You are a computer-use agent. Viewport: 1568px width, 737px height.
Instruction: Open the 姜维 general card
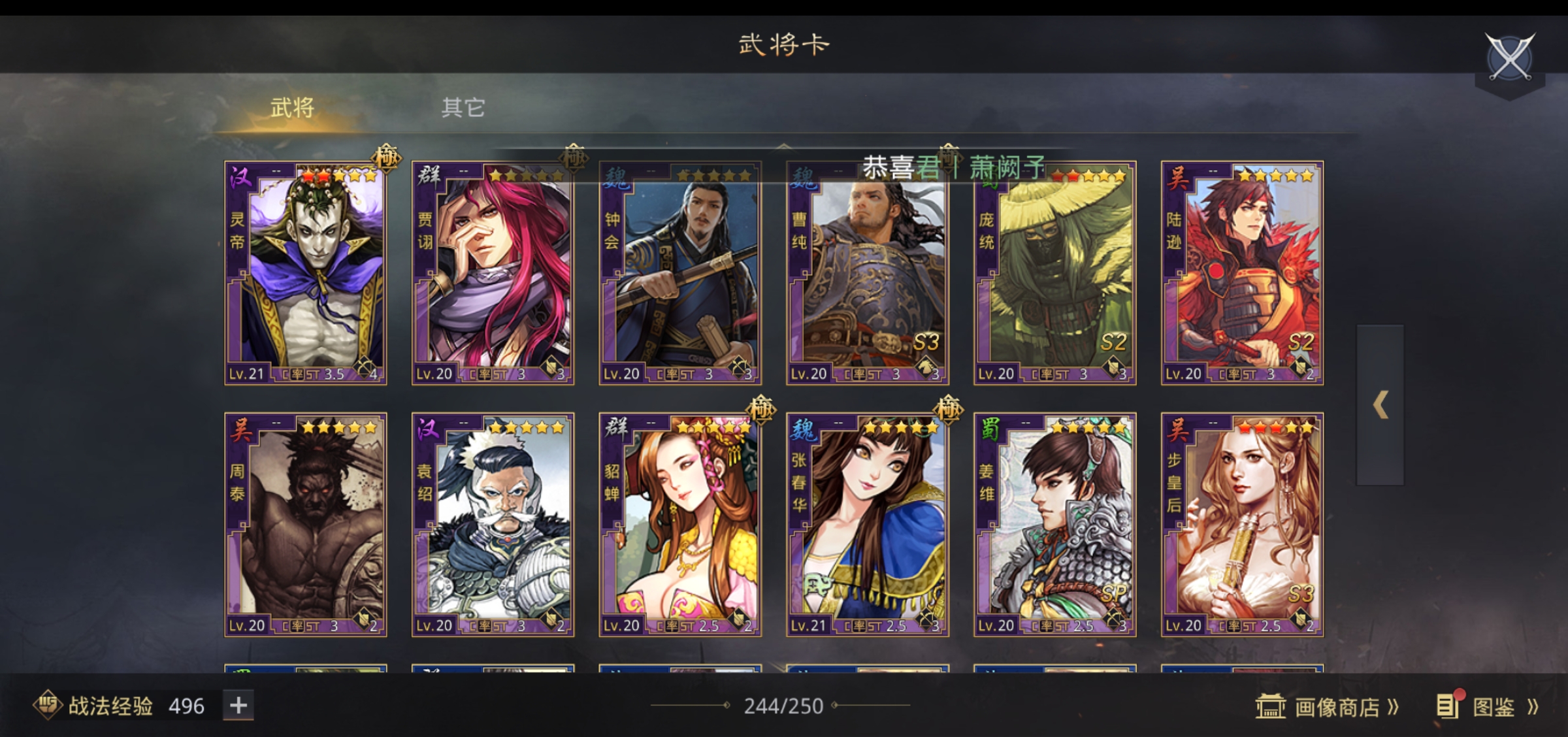point(1054,525)
